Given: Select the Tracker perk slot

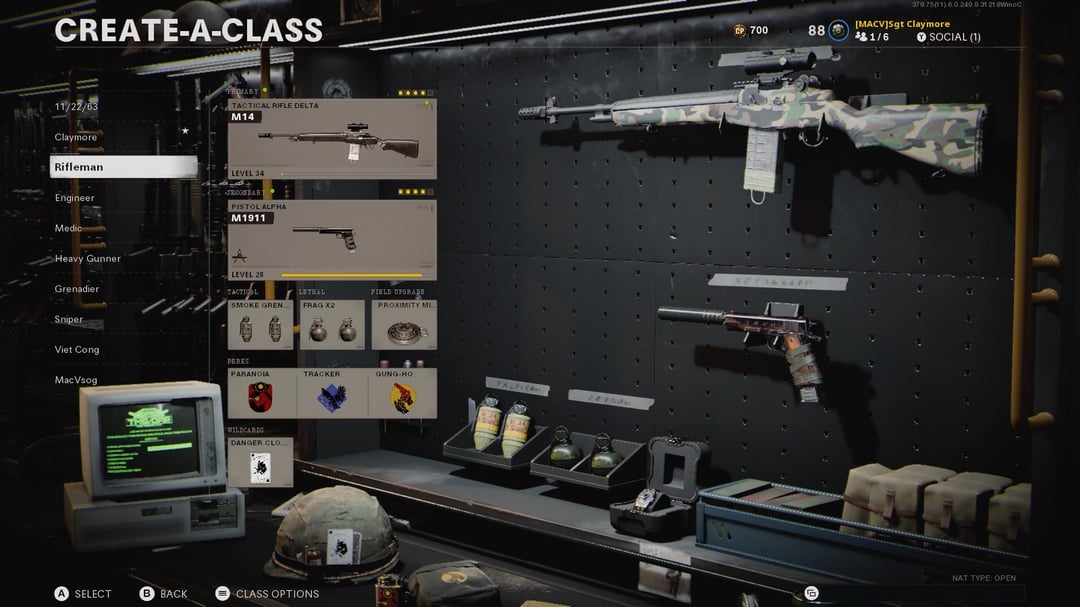Looking at the screenshot, I should [332, 393].
